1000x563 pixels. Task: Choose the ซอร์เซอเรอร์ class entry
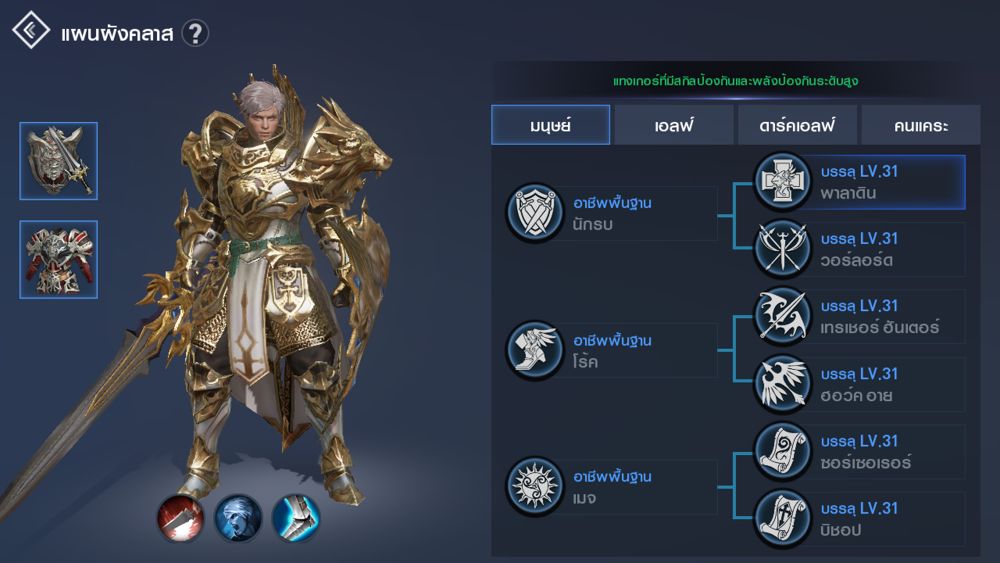click(860, 452)
